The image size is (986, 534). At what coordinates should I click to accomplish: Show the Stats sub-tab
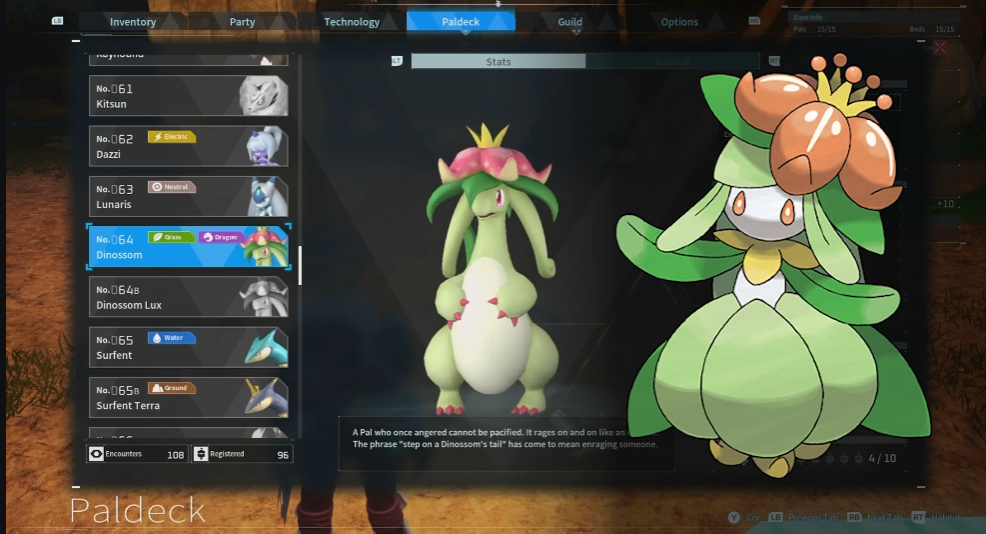pyautogui.click(x=498, y=62)
